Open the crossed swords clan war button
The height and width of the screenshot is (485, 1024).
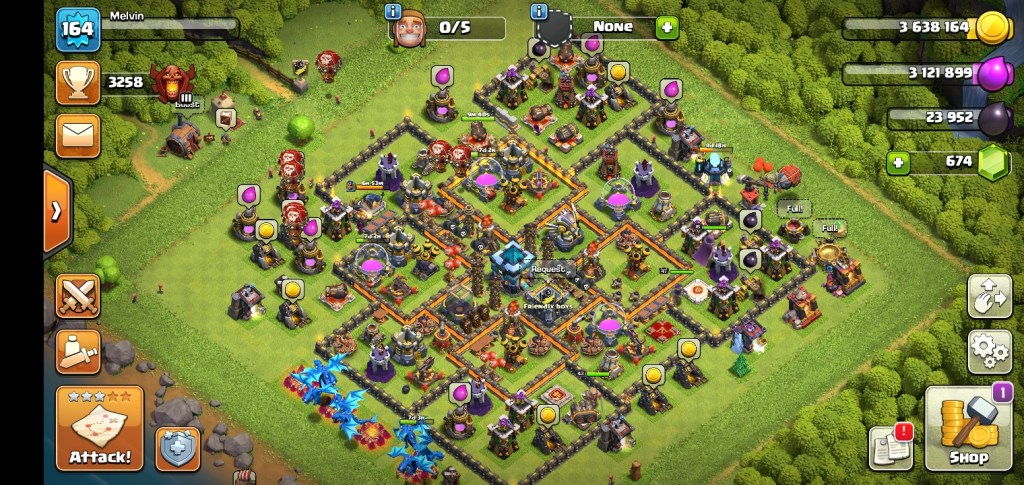(x=77, y=296)
